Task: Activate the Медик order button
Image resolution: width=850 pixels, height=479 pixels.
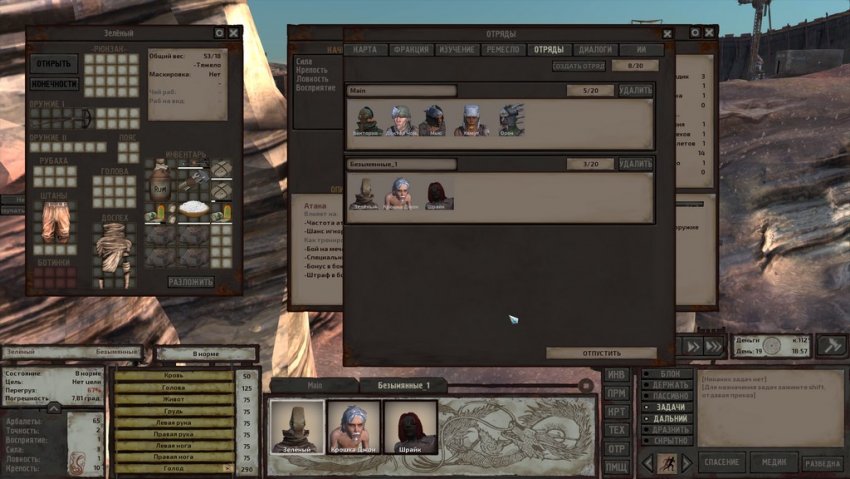Action: pos(773,462)
